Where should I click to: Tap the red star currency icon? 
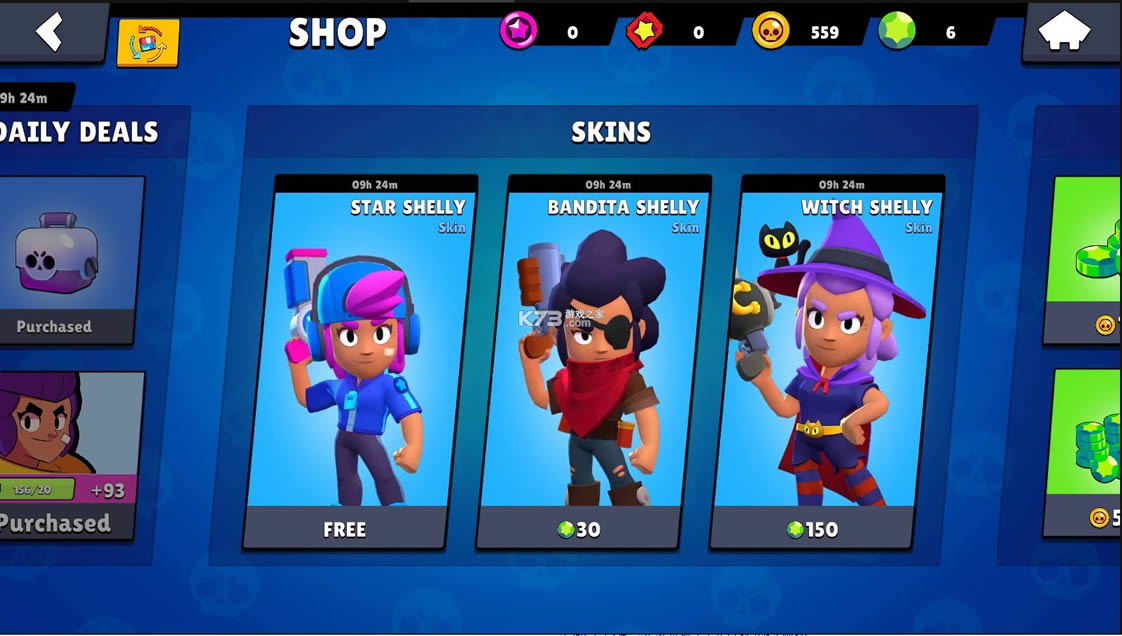(645, 32)
